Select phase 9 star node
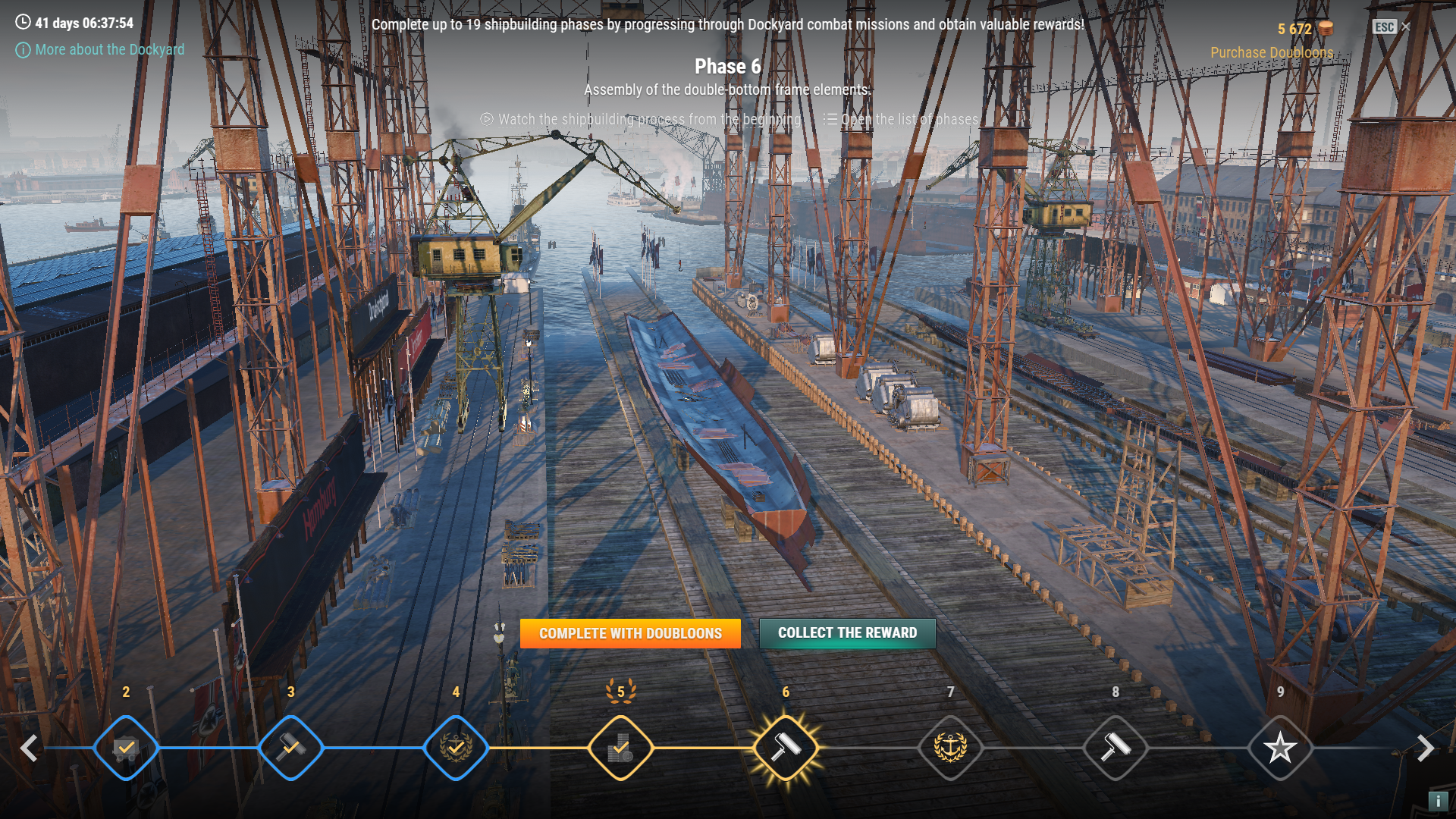This screenshot has height=819, width=1456. point(1280,748)
